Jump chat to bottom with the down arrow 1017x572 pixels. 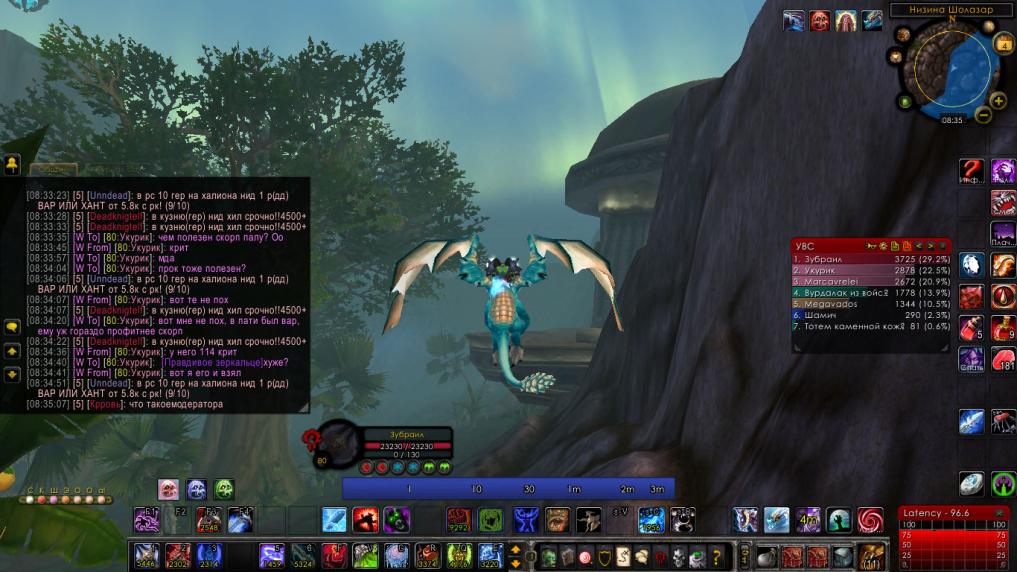(12, 375)
